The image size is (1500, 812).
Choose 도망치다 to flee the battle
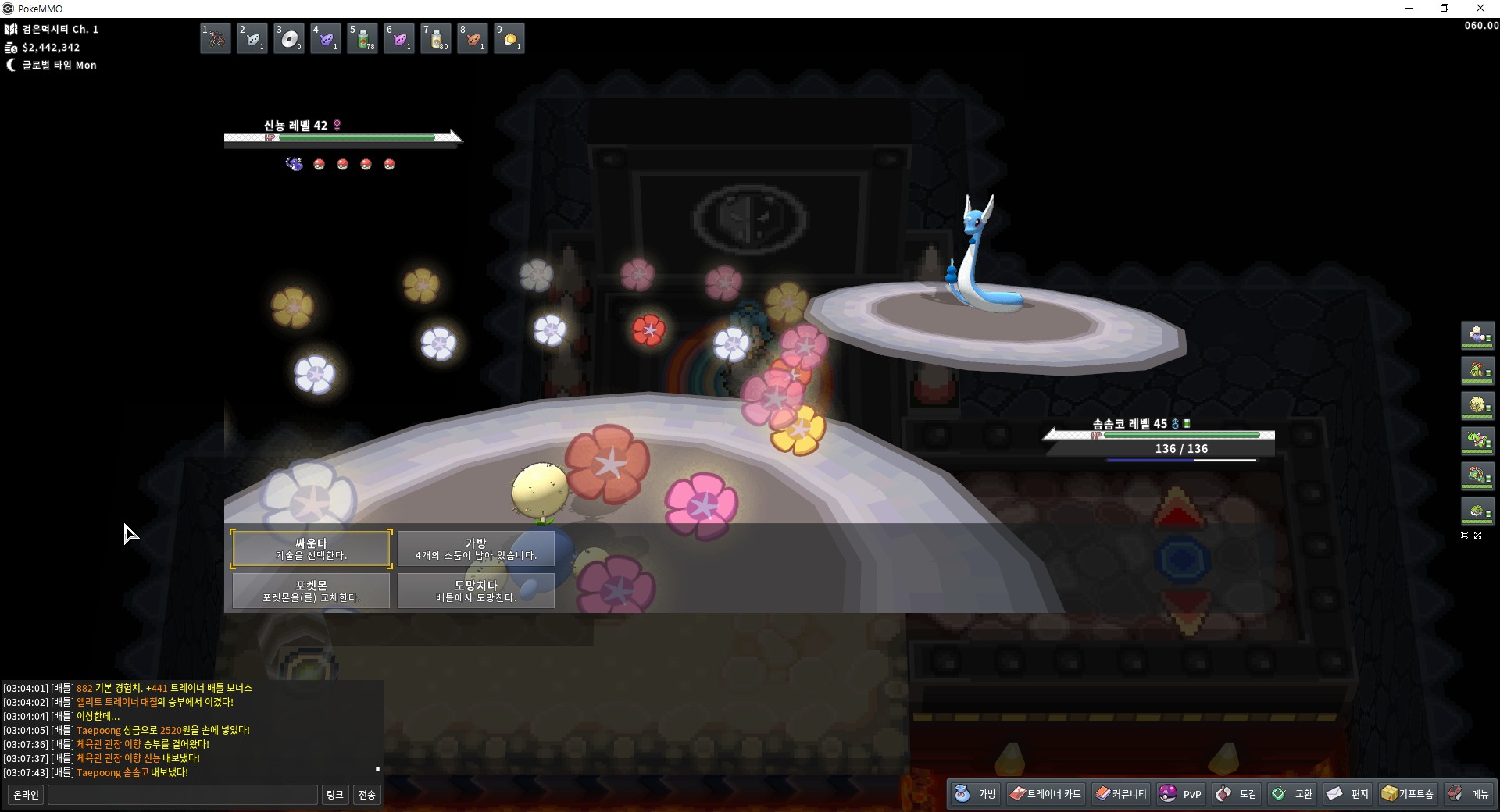[476, 590]
